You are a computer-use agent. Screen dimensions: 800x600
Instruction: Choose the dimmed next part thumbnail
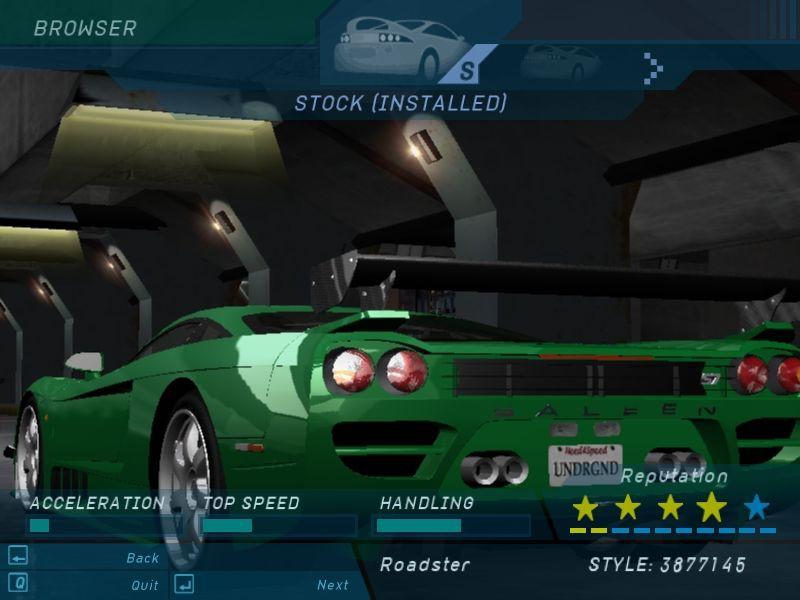point(560,63)
